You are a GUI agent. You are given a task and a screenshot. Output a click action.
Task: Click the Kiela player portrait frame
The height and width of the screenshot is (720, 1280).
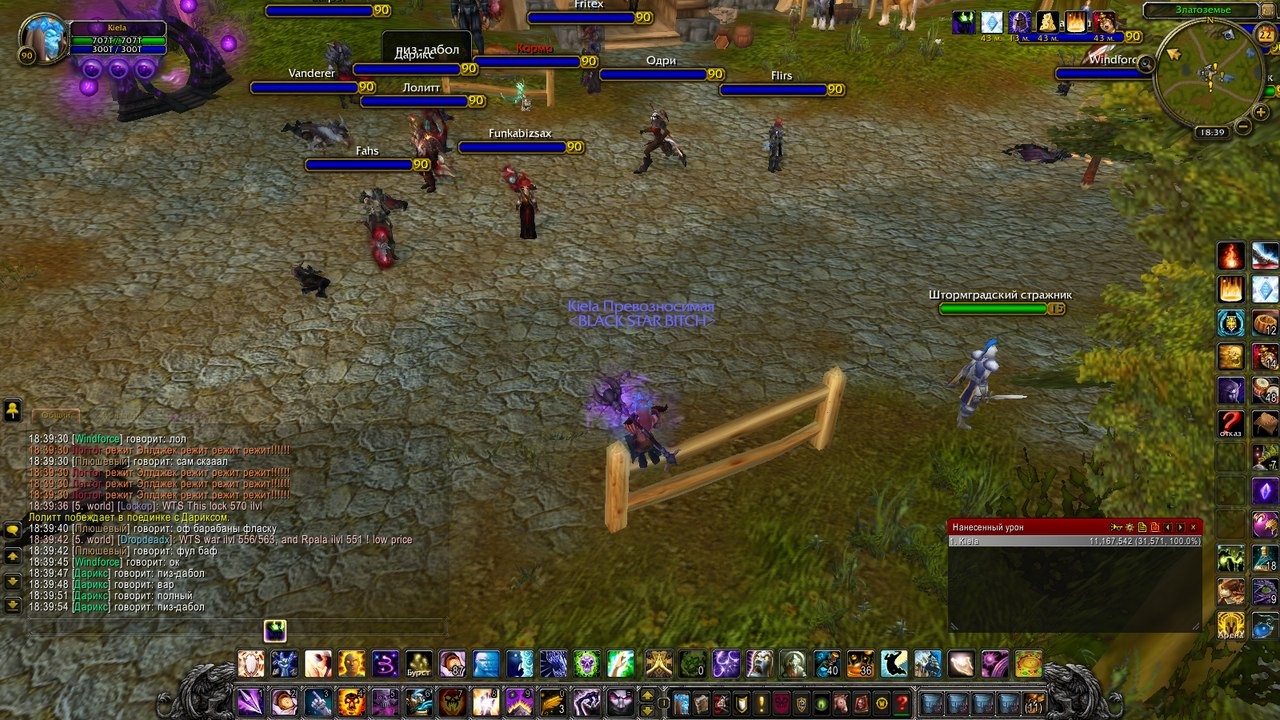(x=44, y=39)
